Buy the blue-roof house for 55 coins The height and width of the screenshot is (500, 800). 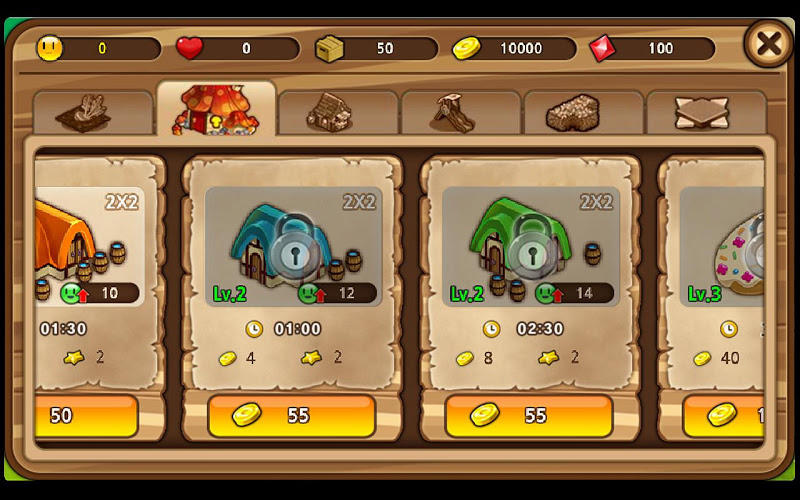pyautogui.click(x=291, y=416)
